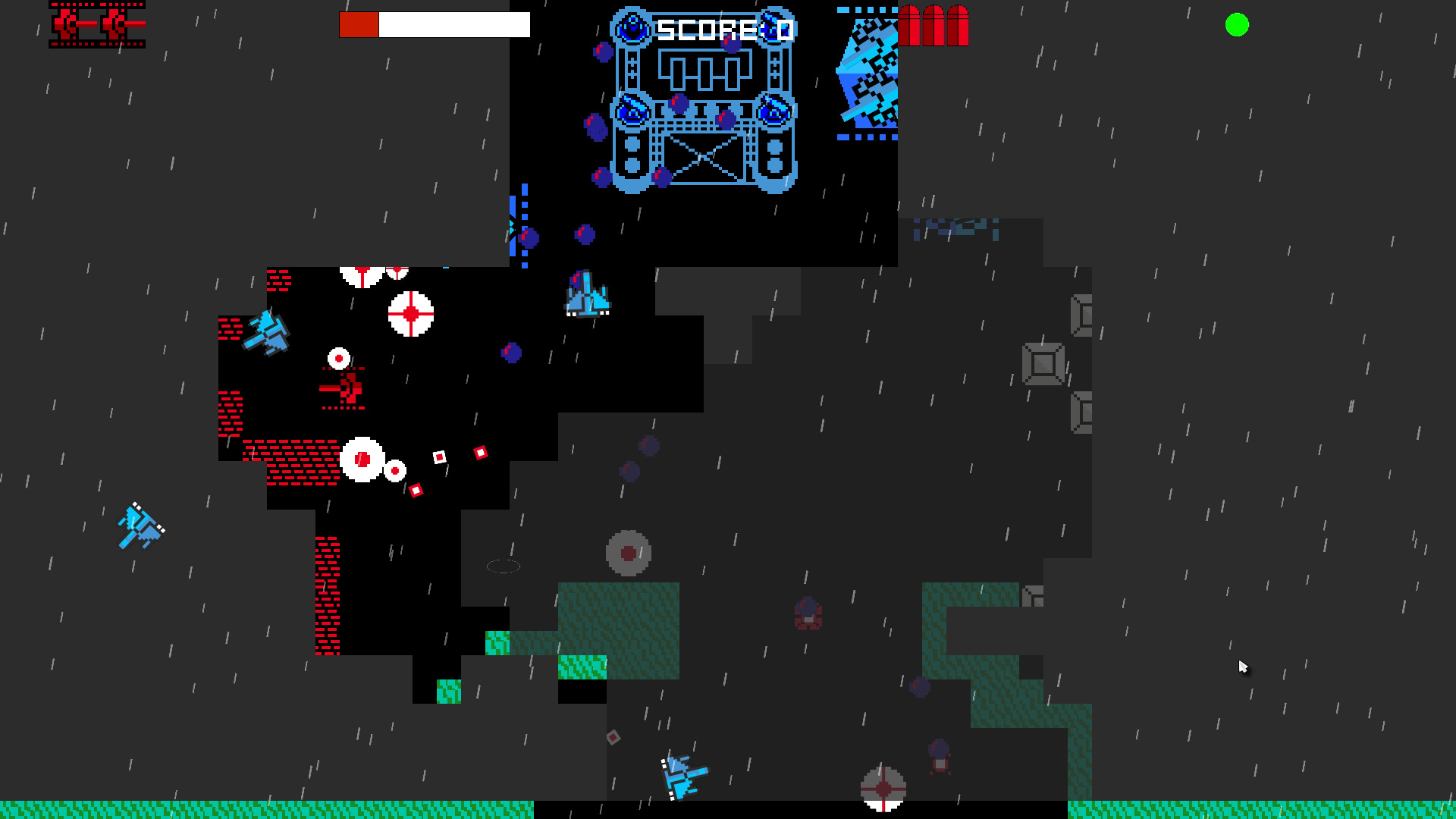This screenshot has height=819, width=1456.
Task: Click the left blue turret dome on the fortress
Action: 632,110
